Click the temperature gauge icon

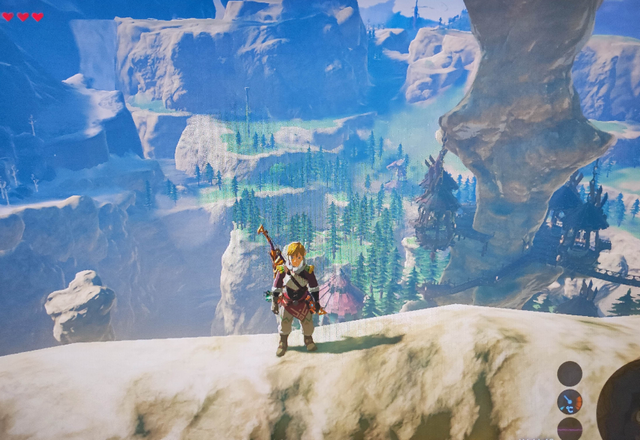point(570,402)
